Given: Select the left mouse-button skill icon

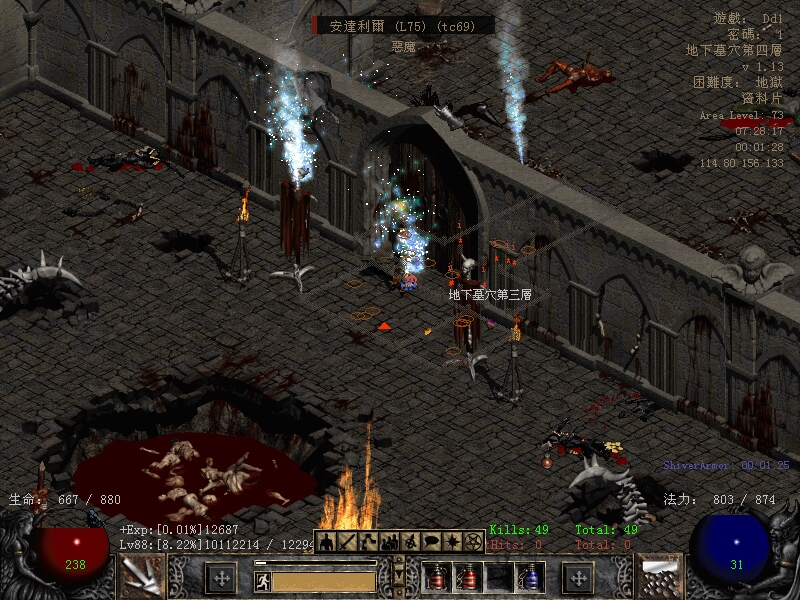Looking at the screenshot, I should coord(141,577).
